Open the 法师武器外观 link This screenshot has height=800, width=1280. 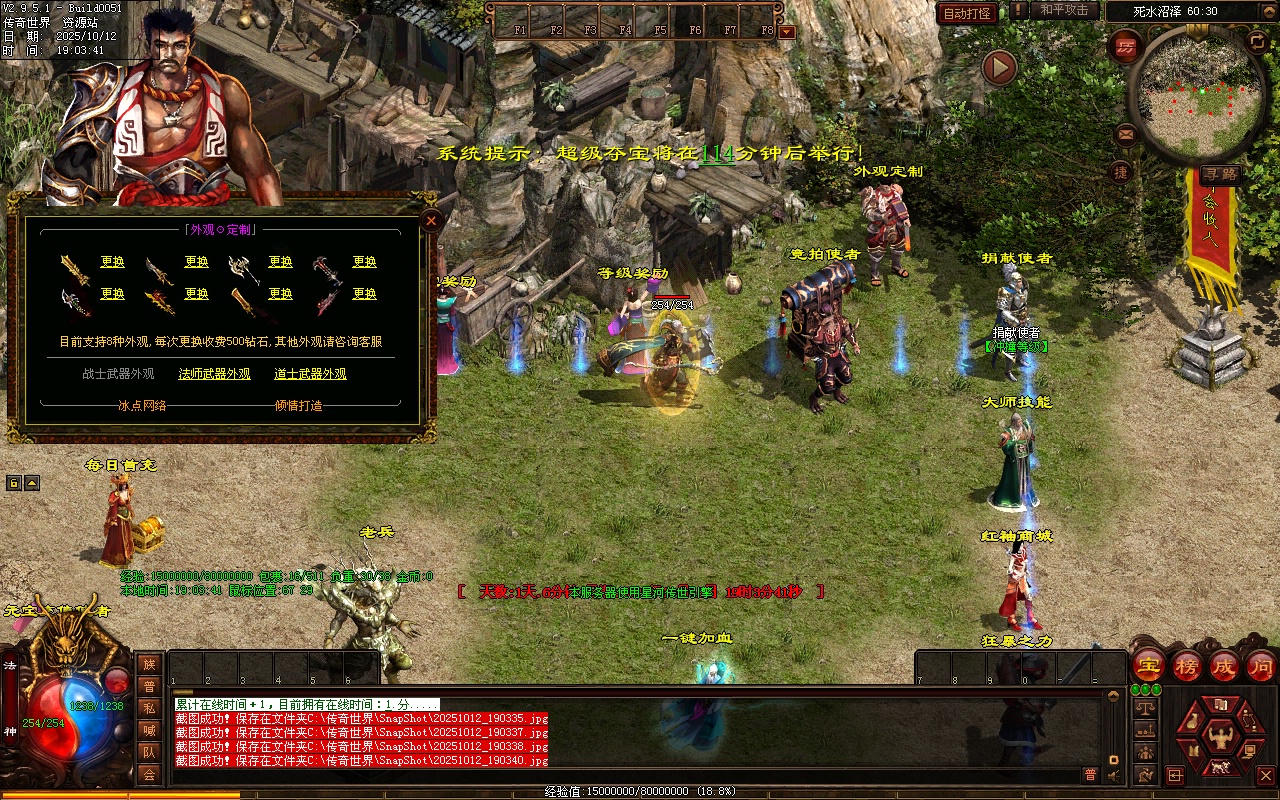(x=214, y=374)
